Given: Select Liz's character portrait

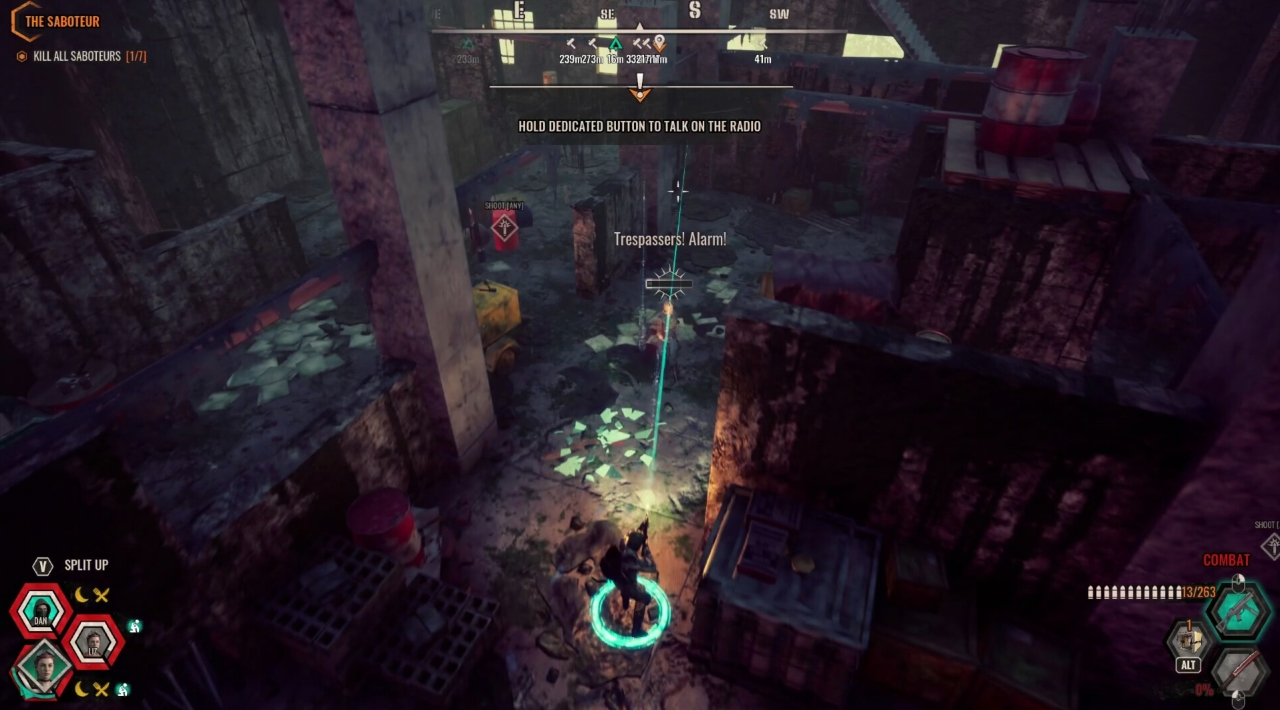Looking at the screenshot, I should tap(94, 641).
